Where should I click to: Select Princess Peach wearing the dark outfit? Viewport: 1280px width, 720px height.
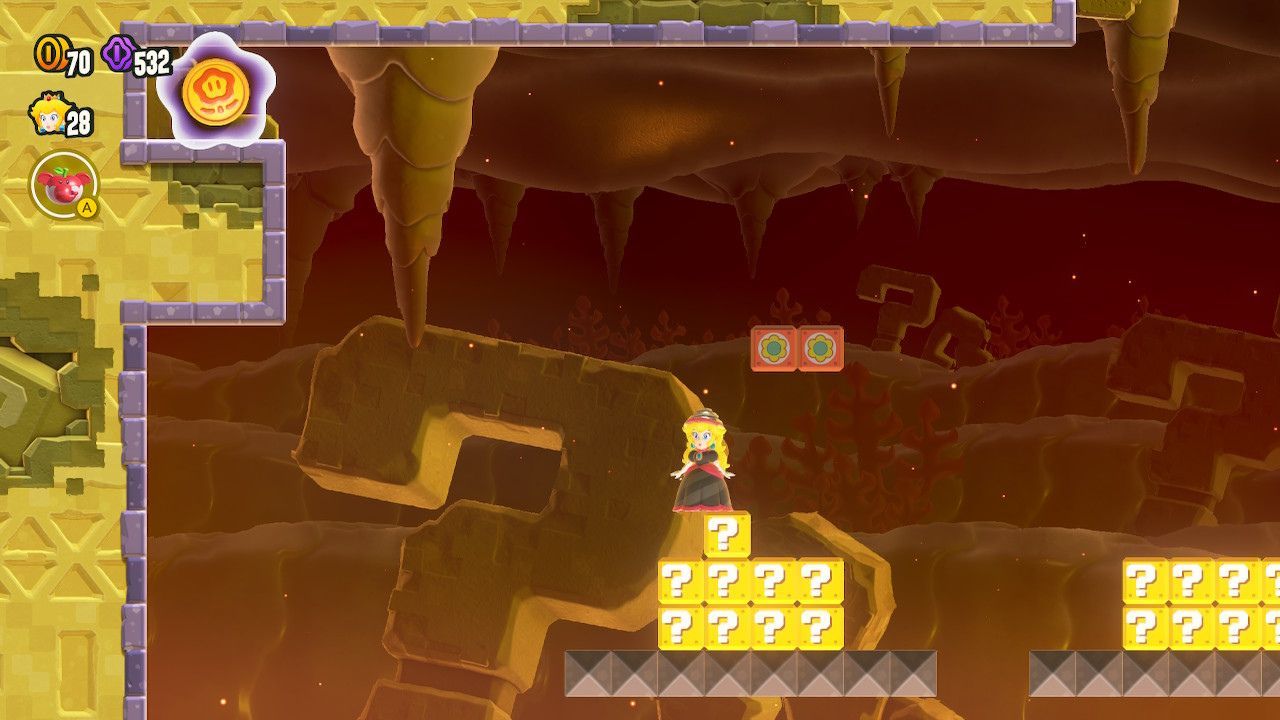(703, 460)
